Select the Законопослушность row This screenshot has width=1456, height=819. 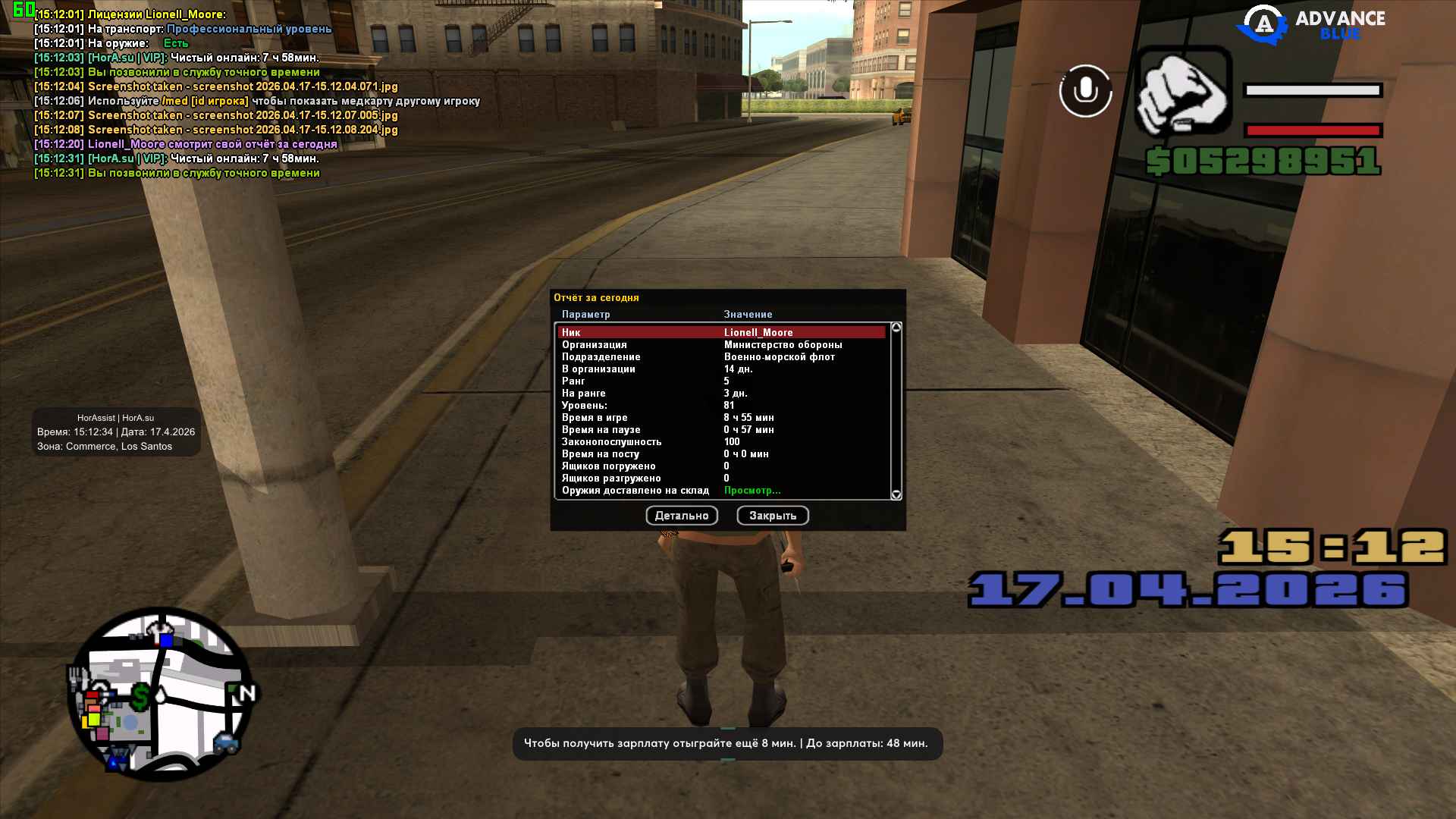pyautogui.click(x=720, y=442)
